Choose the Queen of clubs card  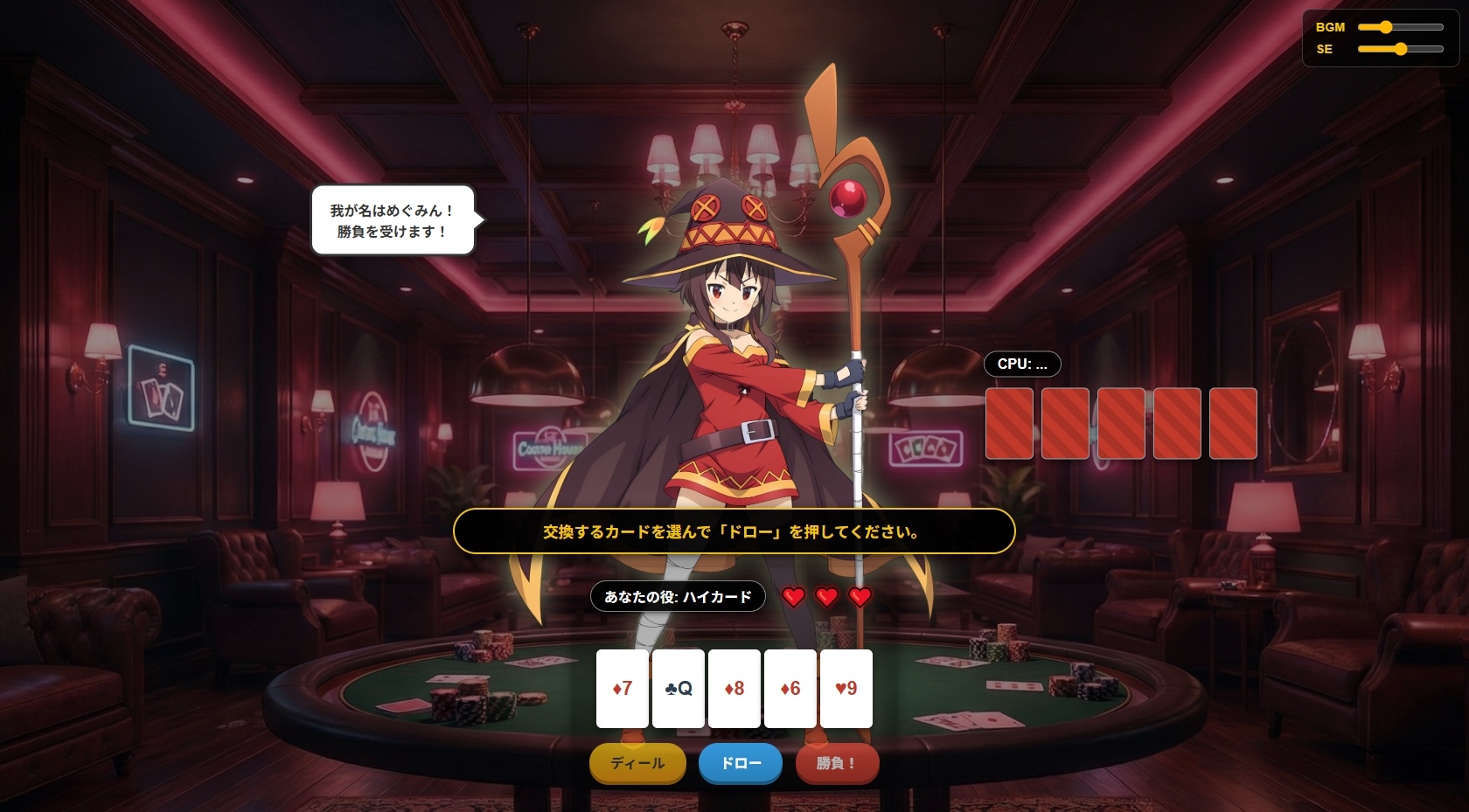tap(678, 689)
